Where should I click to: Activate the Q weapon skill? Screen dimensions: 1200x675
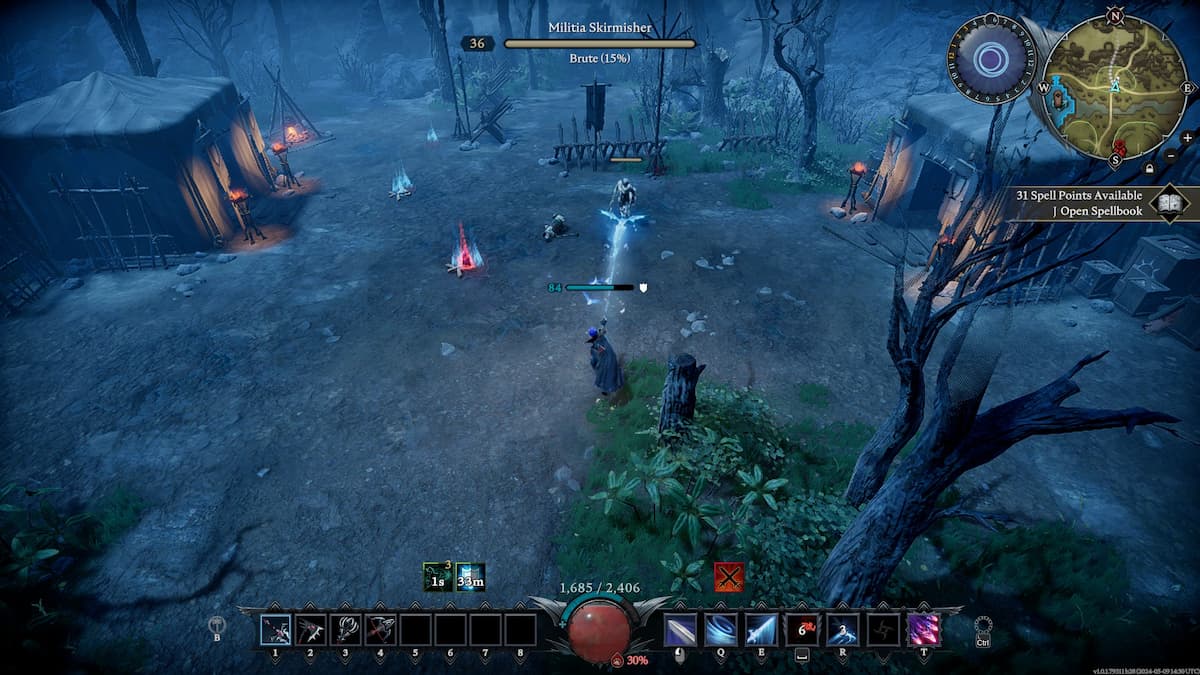(720, 630)
